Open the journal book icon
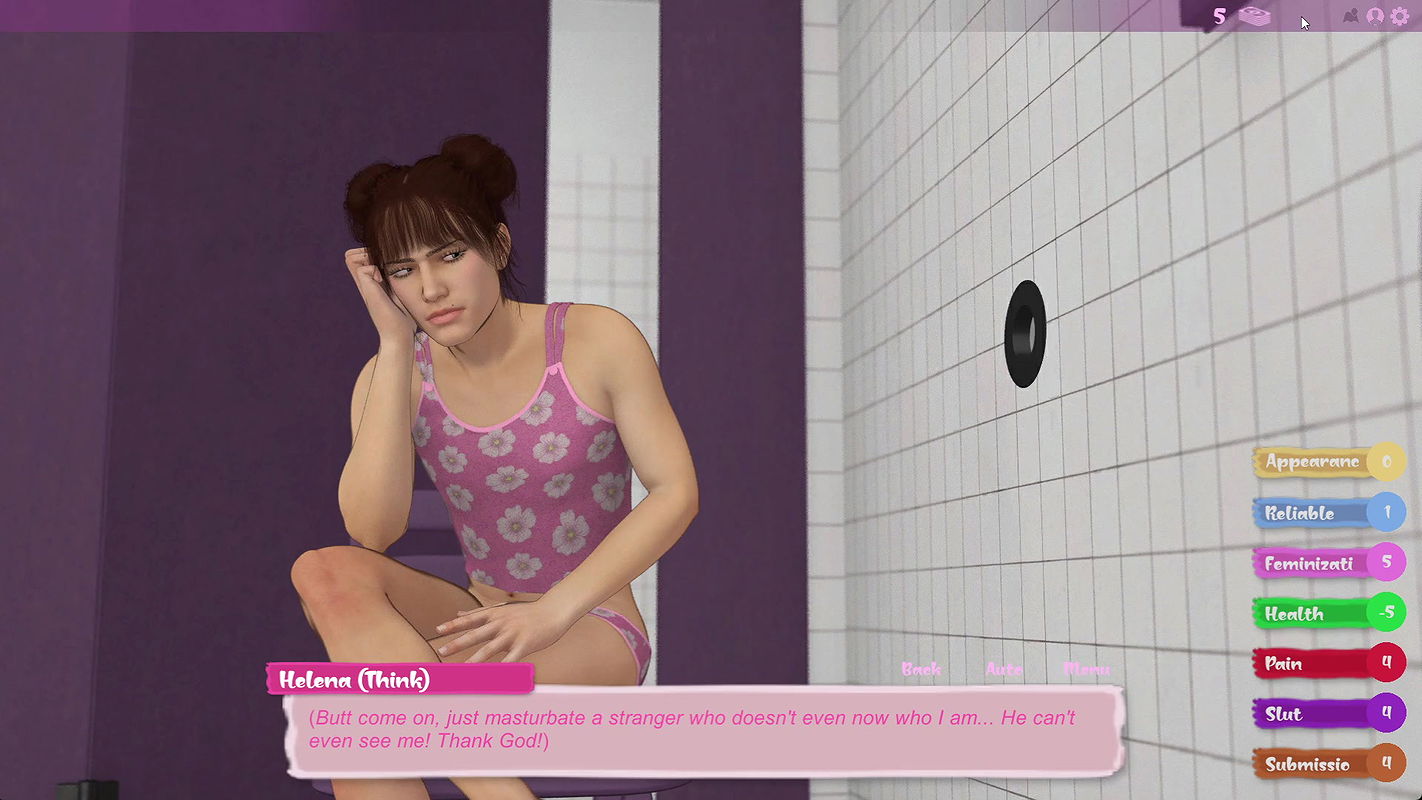The image size is (1422, 800). (x=1349, y=16)
